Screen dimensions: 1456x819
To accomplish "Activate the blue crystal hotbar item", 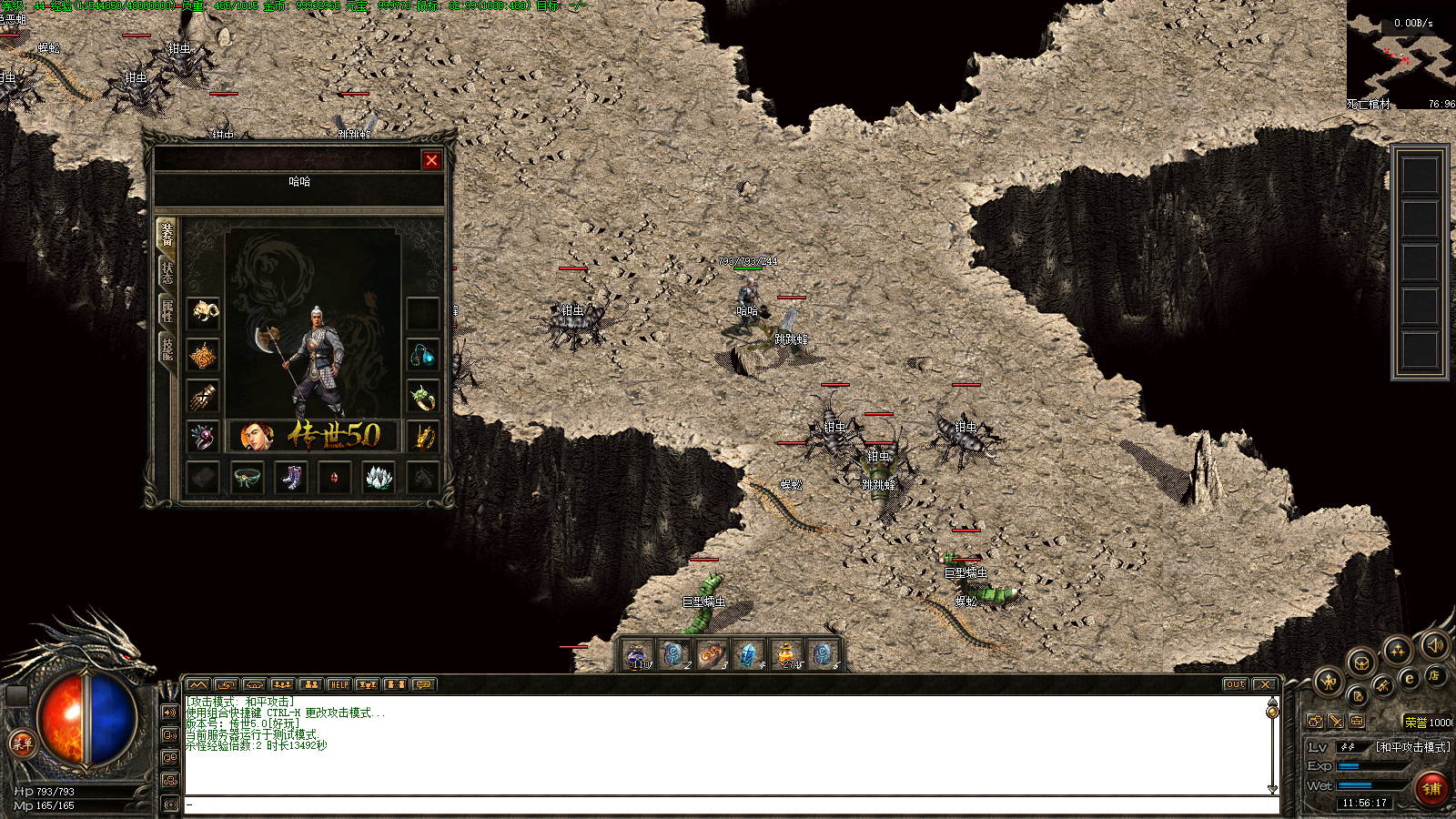I will point(748,653).
